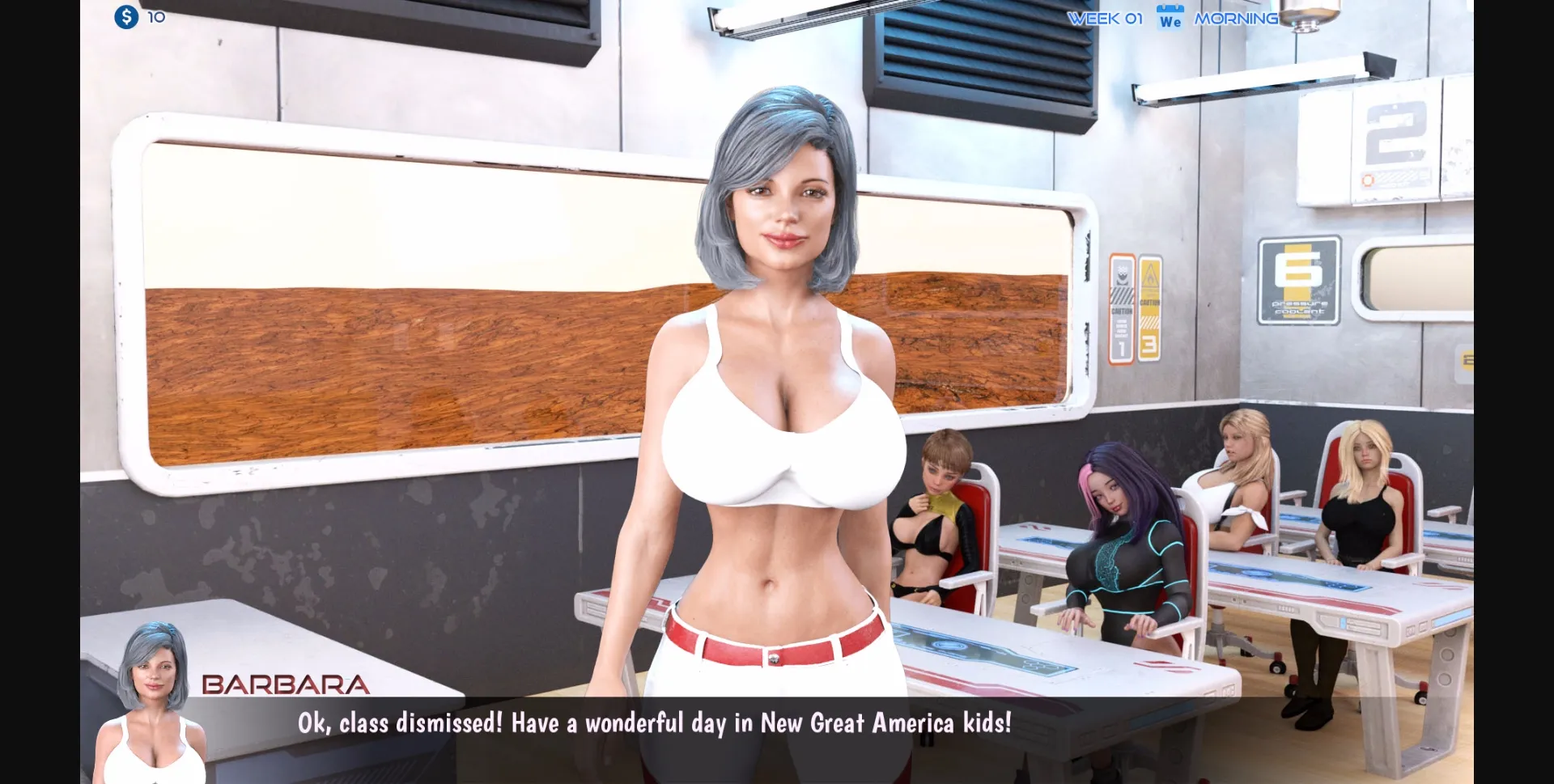
Task: Click Barbara's portrait in the corner
Action: pos(154,696)
